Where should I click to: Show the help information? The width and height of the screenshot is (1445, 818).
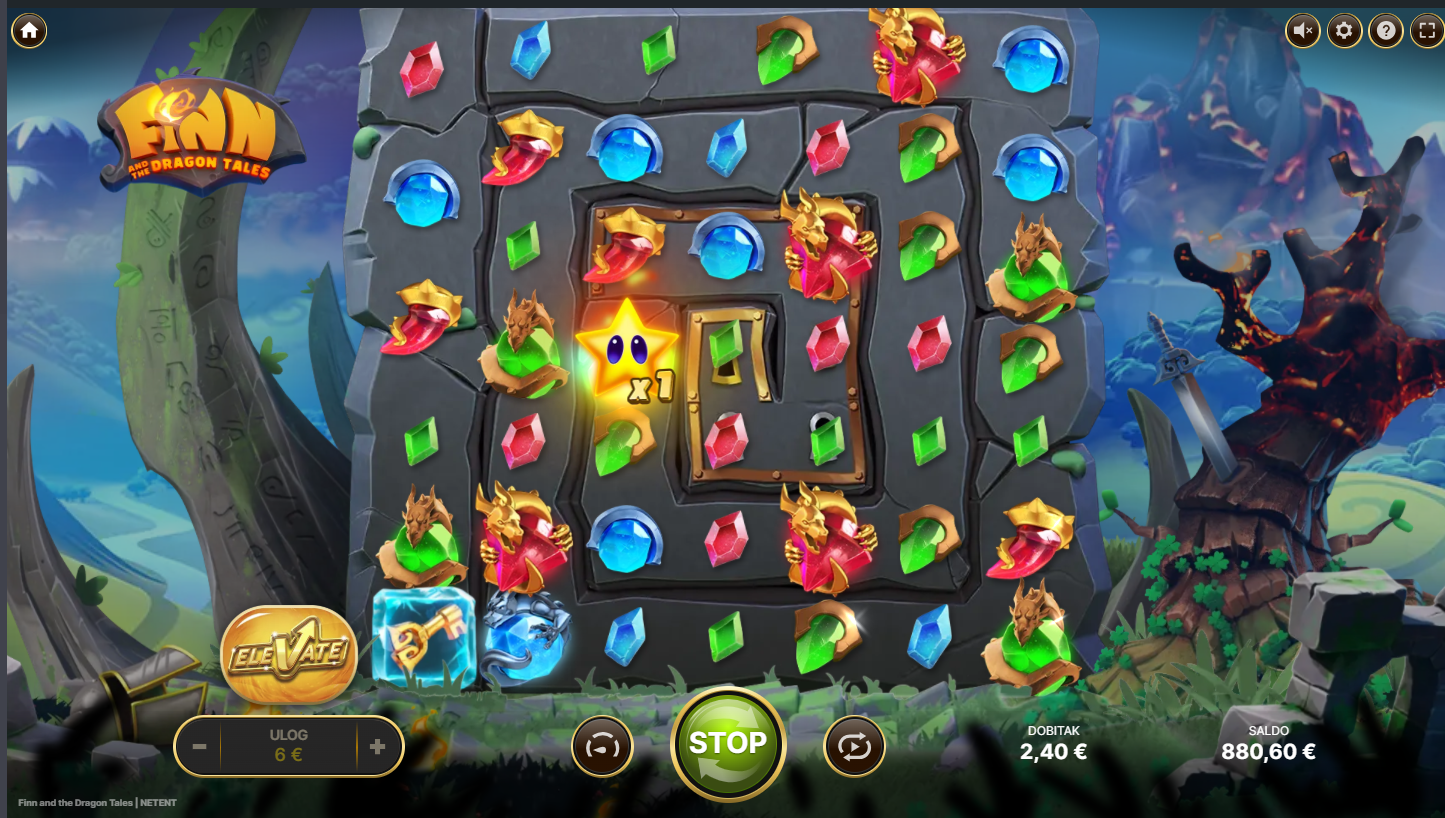coord(1385,31)
